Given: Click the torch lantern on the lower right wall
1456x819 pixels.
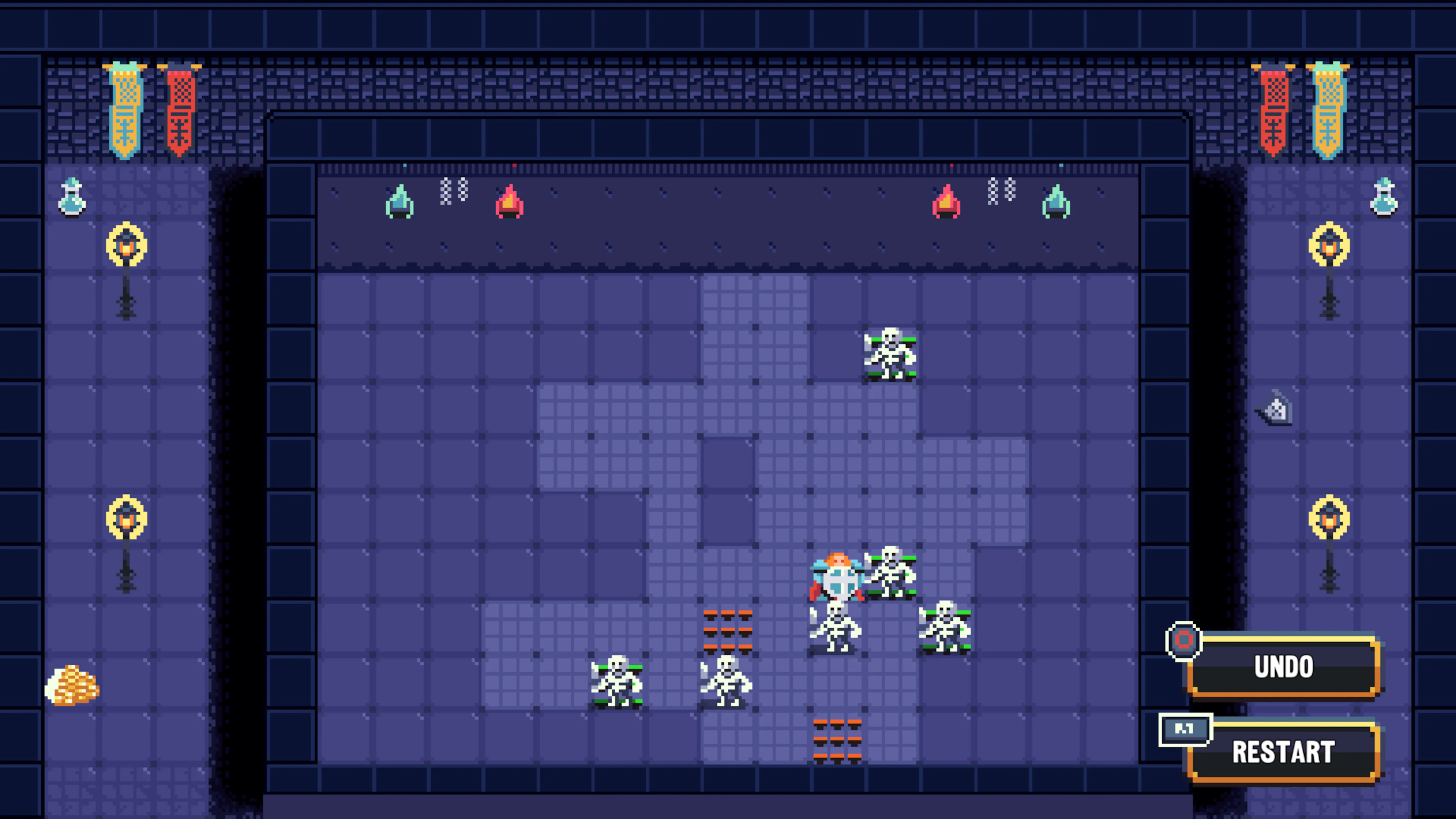Looking at the screenshot, I should coord(1329,516).
